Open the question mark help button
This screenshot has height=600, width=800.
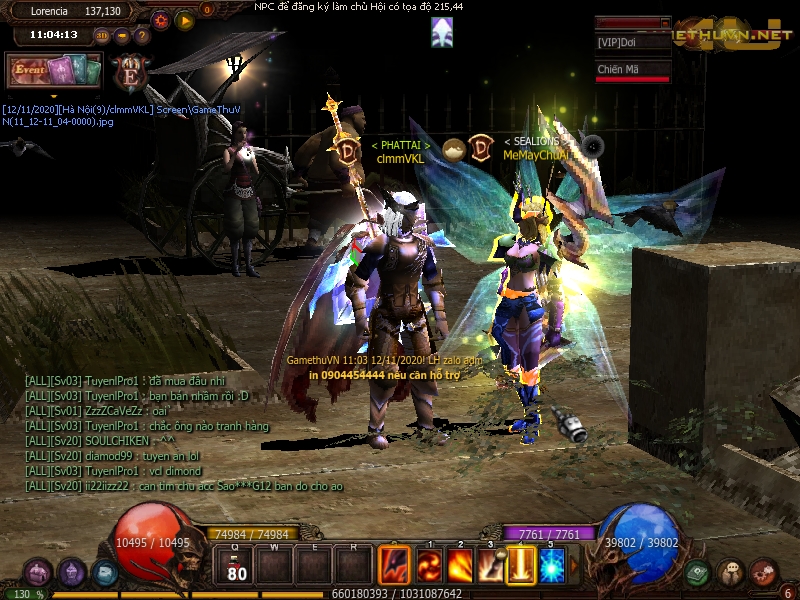(142, 36)
